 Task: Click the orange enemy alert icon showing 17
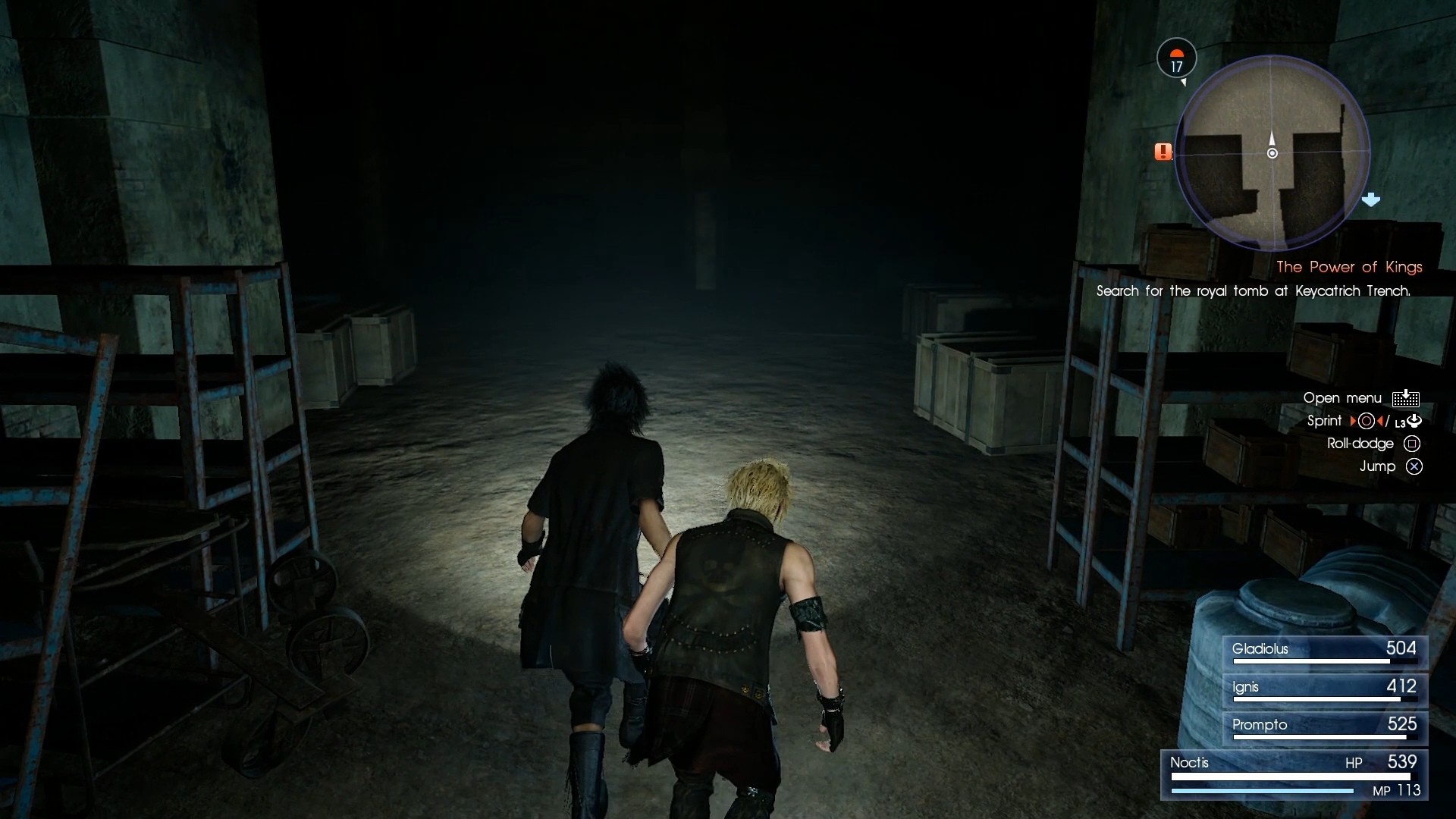click(1176, 59)
